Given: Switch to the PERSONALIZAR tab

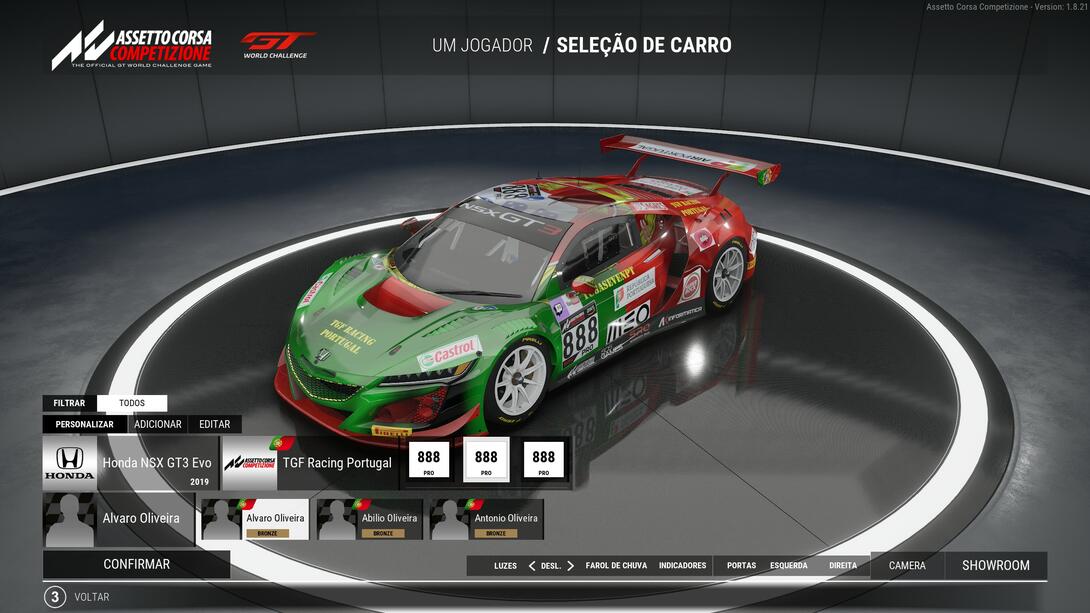Looking at the screenshot, I should coord(84,424).
